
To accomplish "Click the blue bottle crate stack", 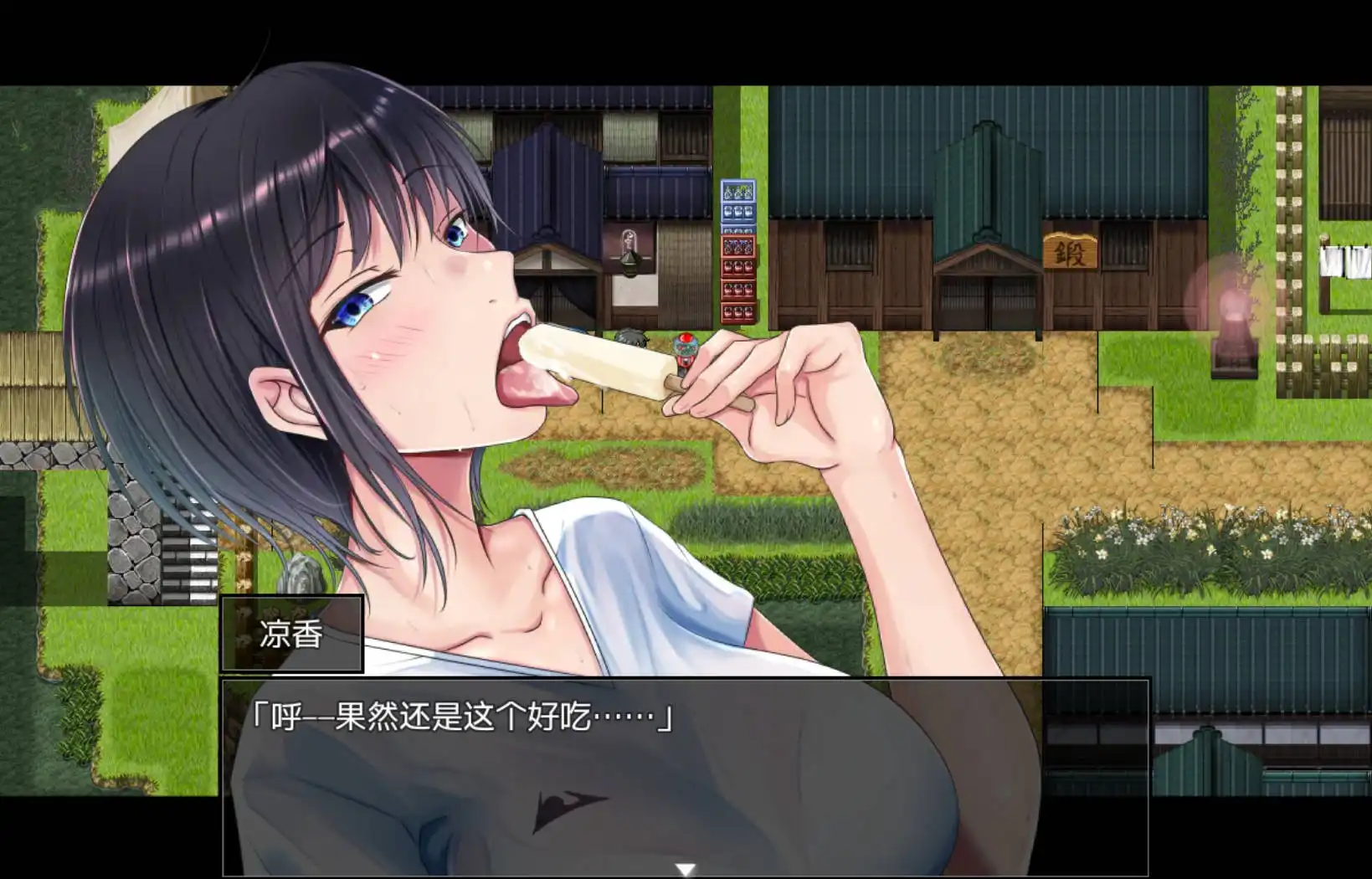I will [x=737, y=205].
